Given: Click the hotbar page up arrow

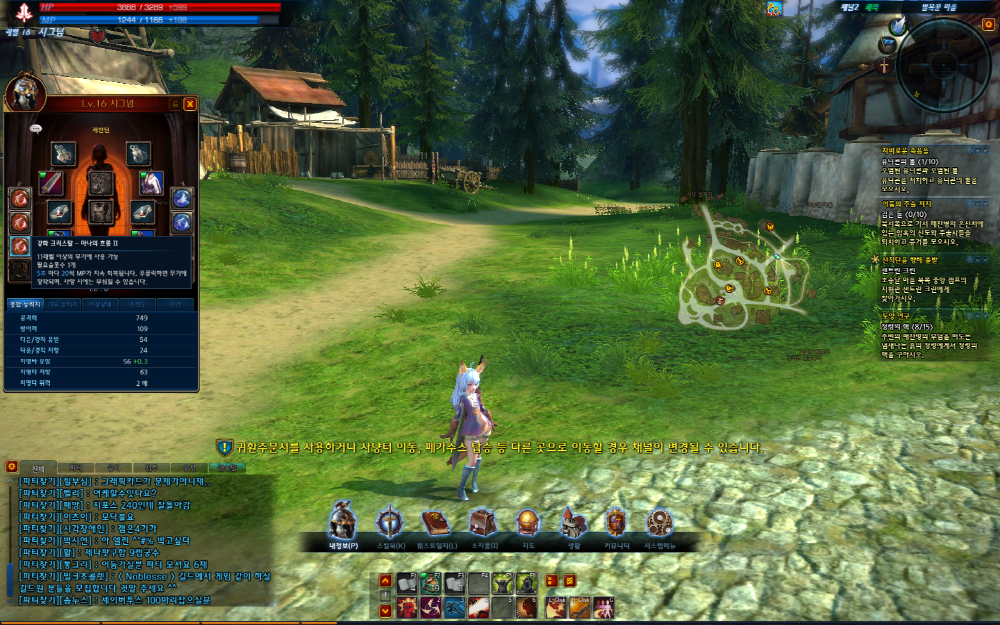Looking at the screenshot, I should point(384,581).
